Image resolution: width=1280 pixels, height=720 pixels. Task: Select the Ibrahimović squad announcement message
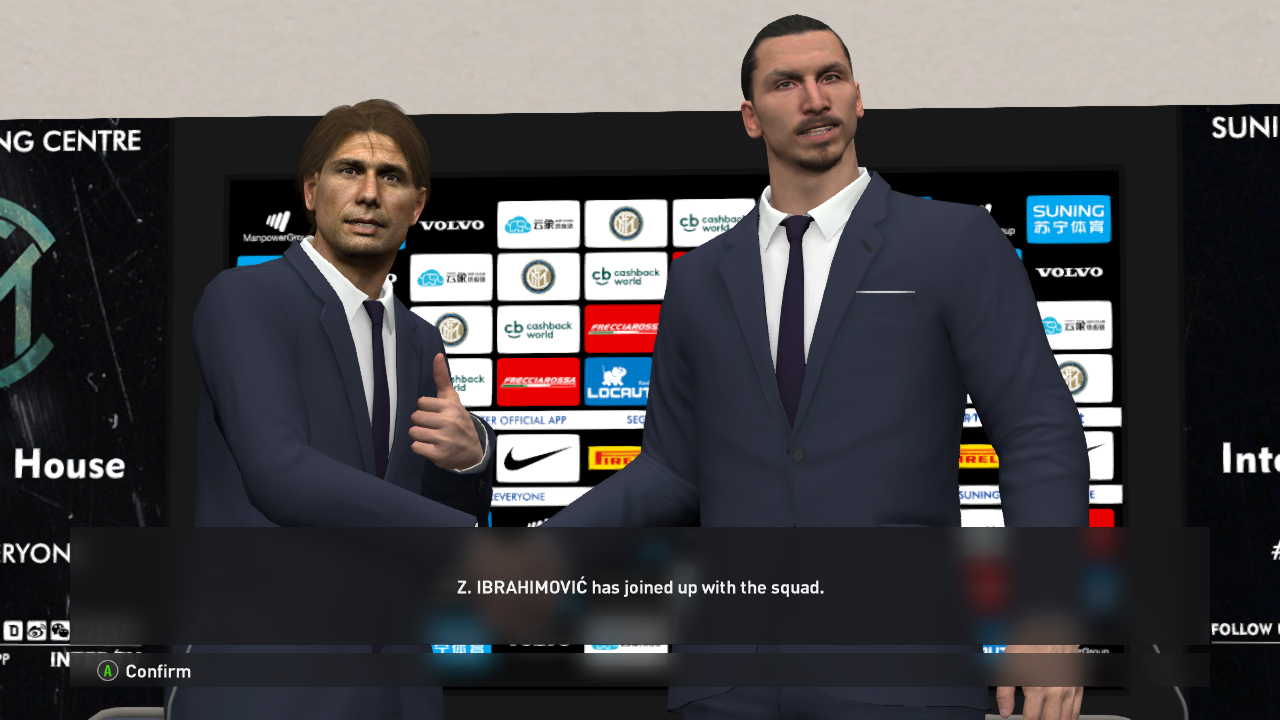(x=640, y=587)
